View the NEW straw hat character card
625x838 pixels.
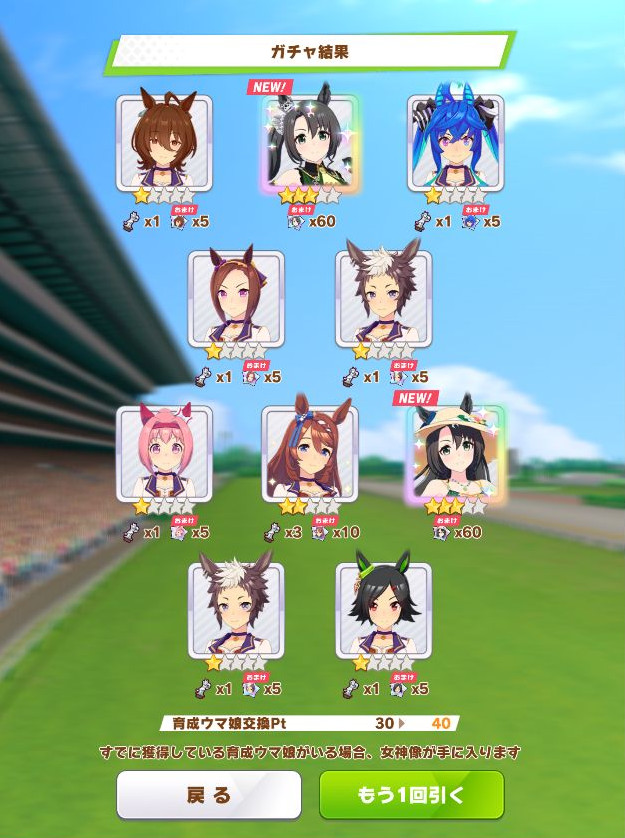(455, 453)
